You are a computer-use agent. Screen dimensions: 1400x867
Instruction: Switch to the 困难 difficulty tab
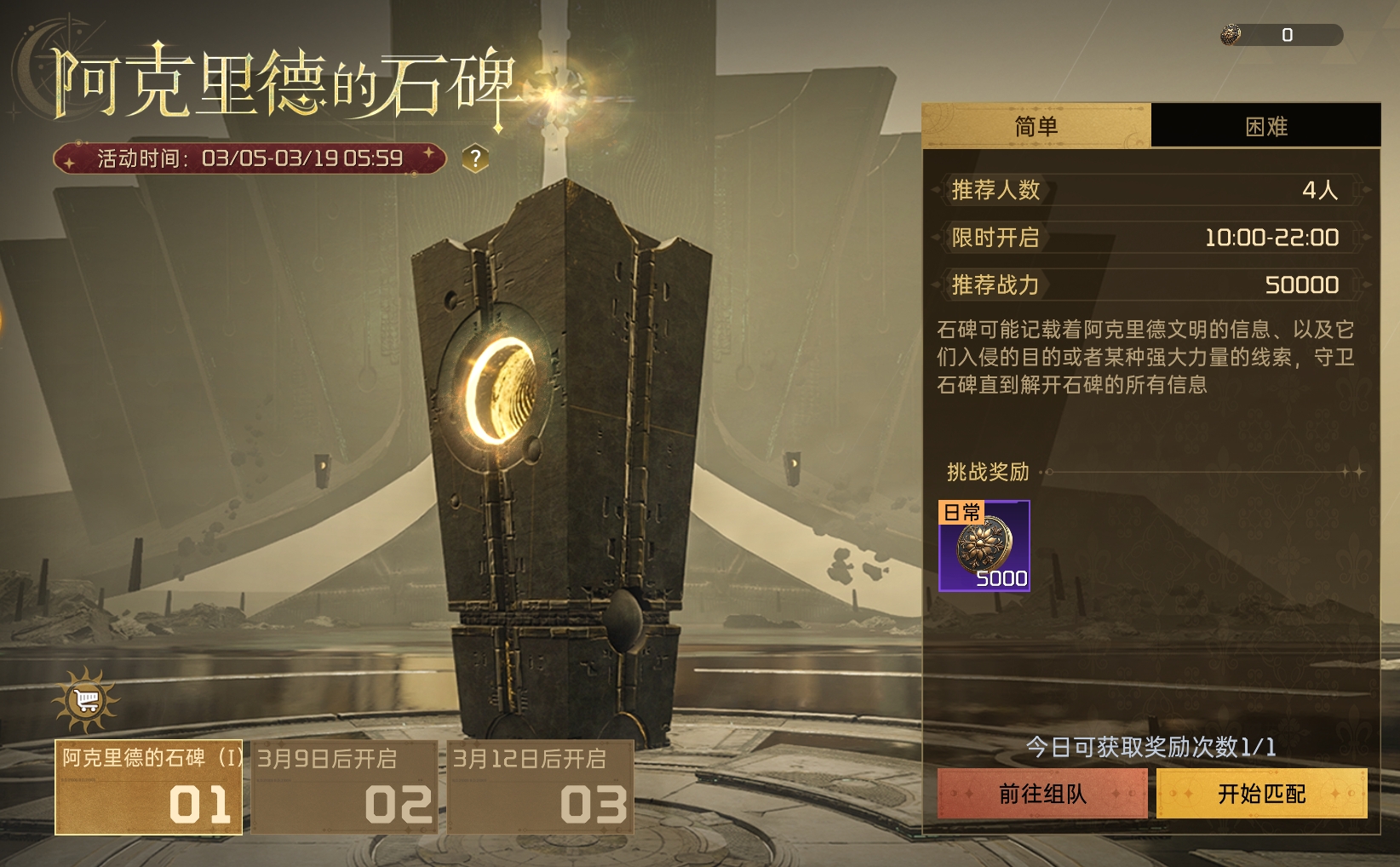(x=1266, y=125)
